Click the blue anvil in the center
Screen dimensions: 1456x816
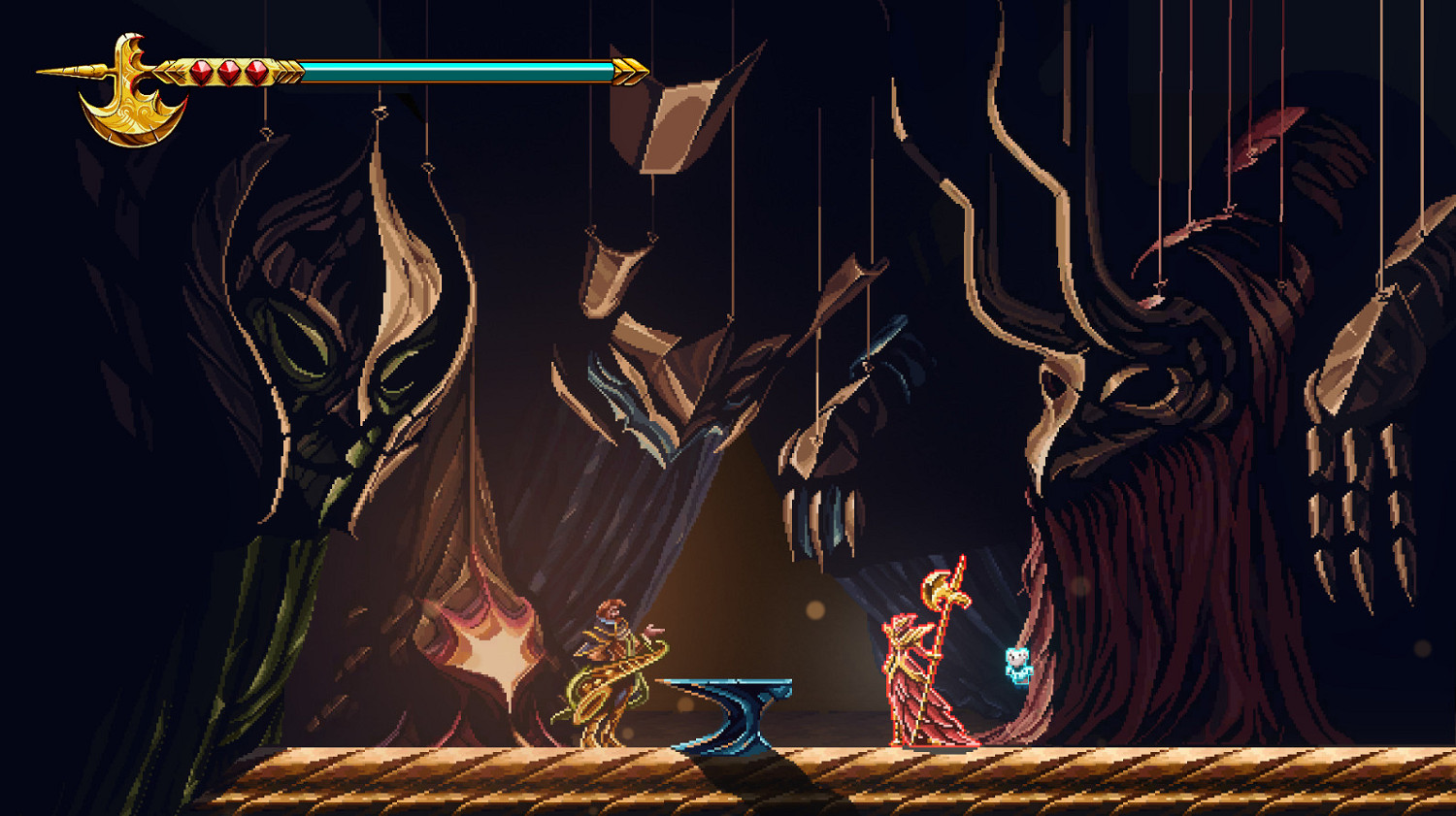click(x=733, y=713)
